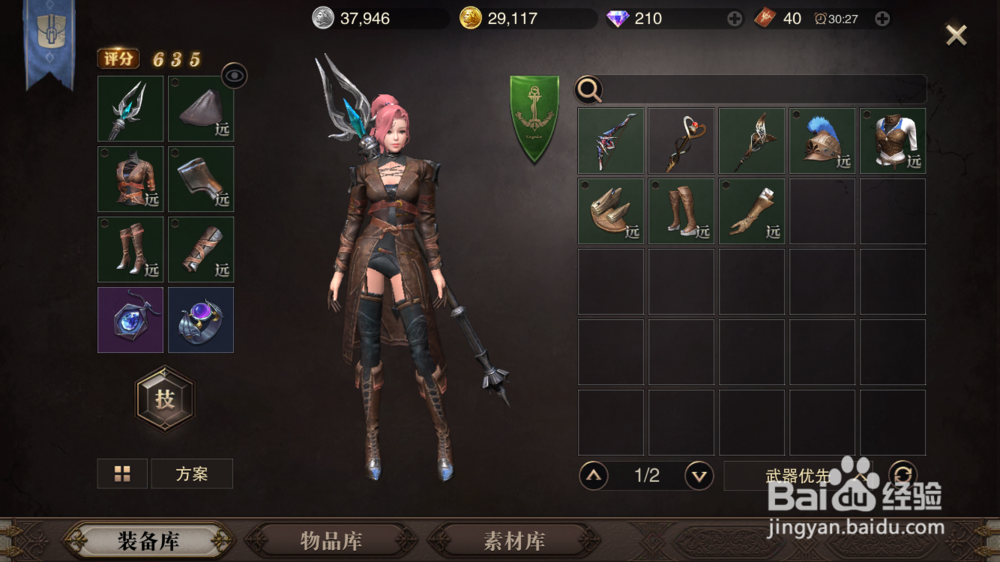This screenshot has height=562, width=1000.
Task: Select the 装备库 tab
Action: (149, 541)
